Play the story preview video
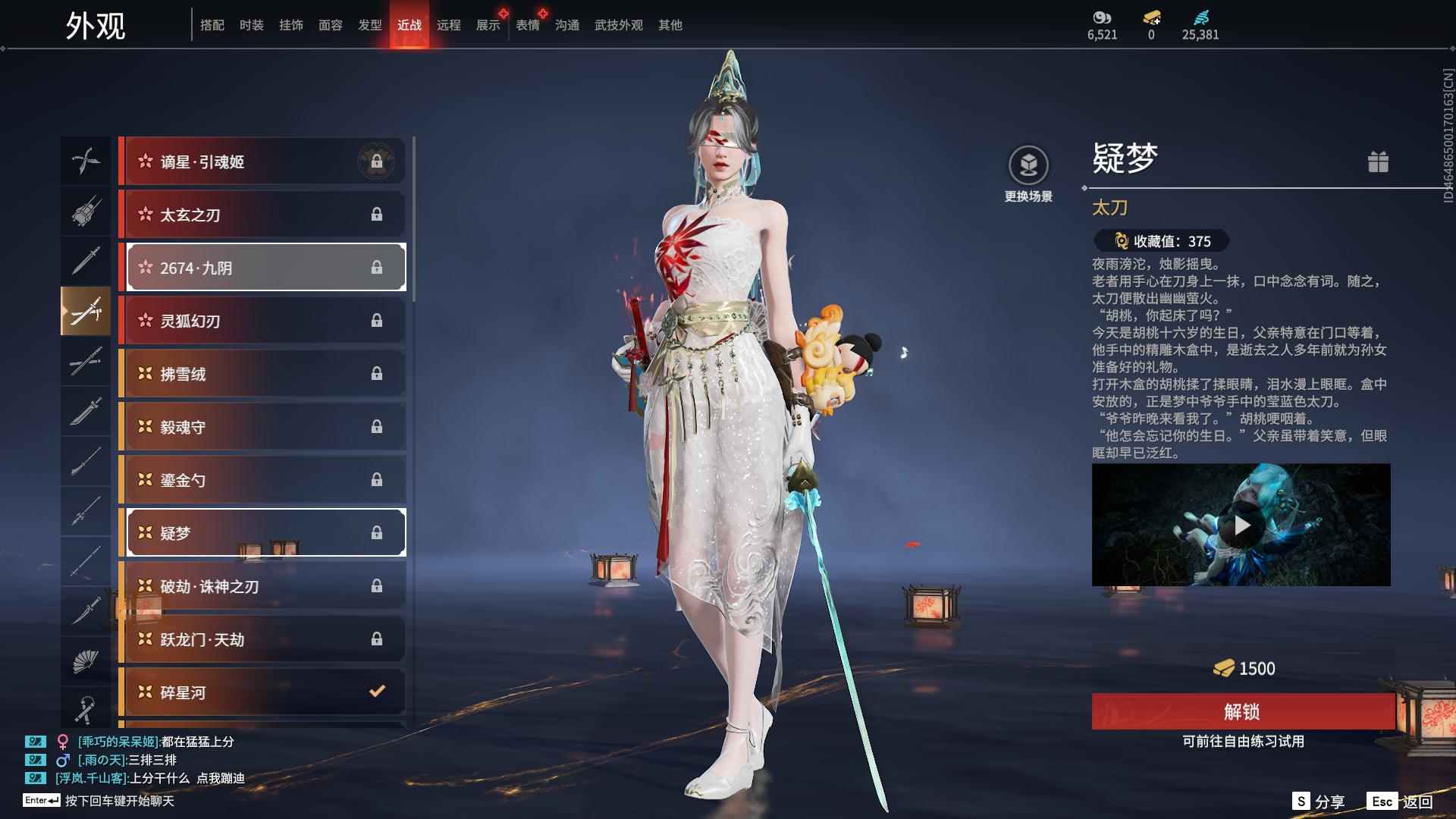1456x819 pixels. pos(1241,525)
